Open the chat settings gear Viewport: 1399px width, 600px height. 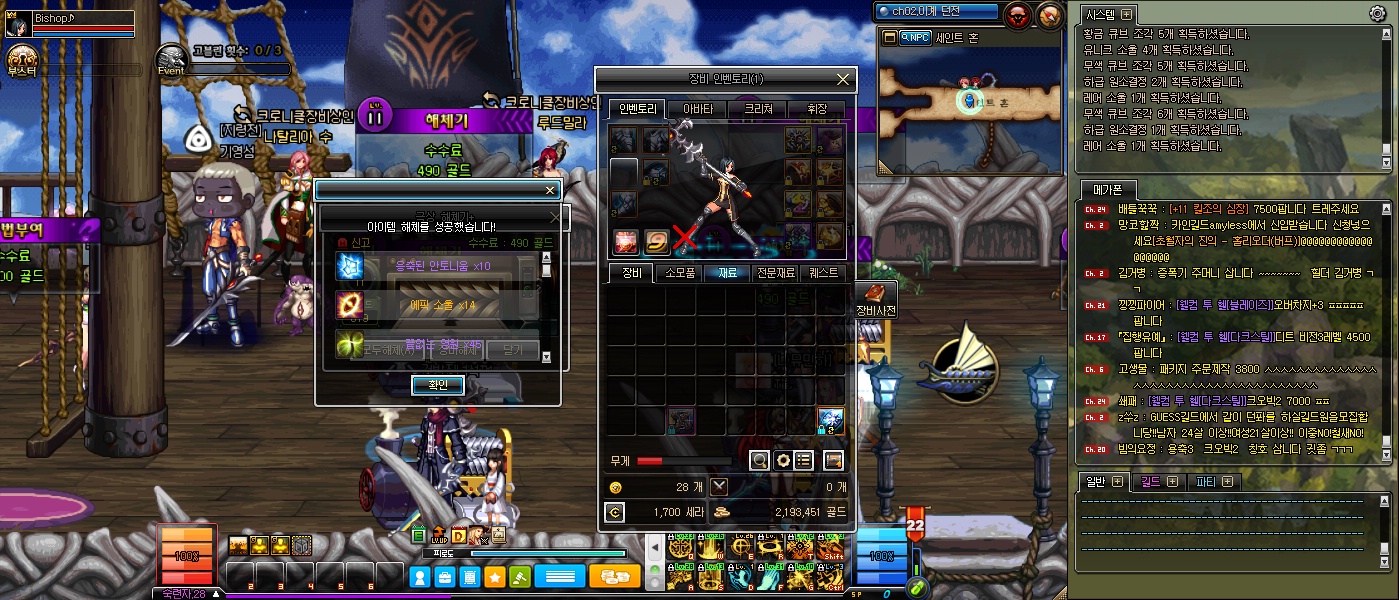(1377, 14)
